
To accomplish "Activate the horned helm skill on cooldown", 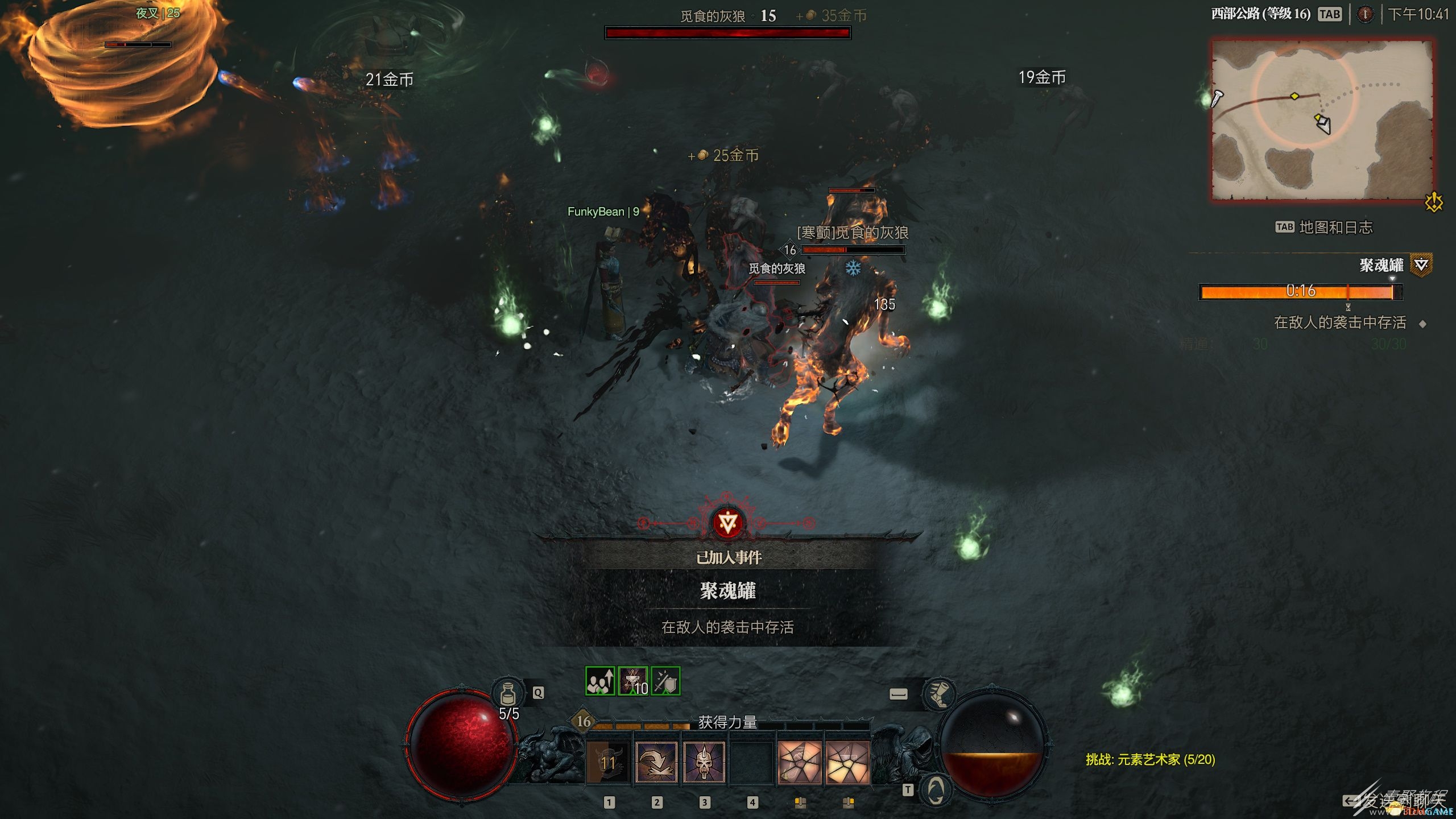I will pos(608,762).
